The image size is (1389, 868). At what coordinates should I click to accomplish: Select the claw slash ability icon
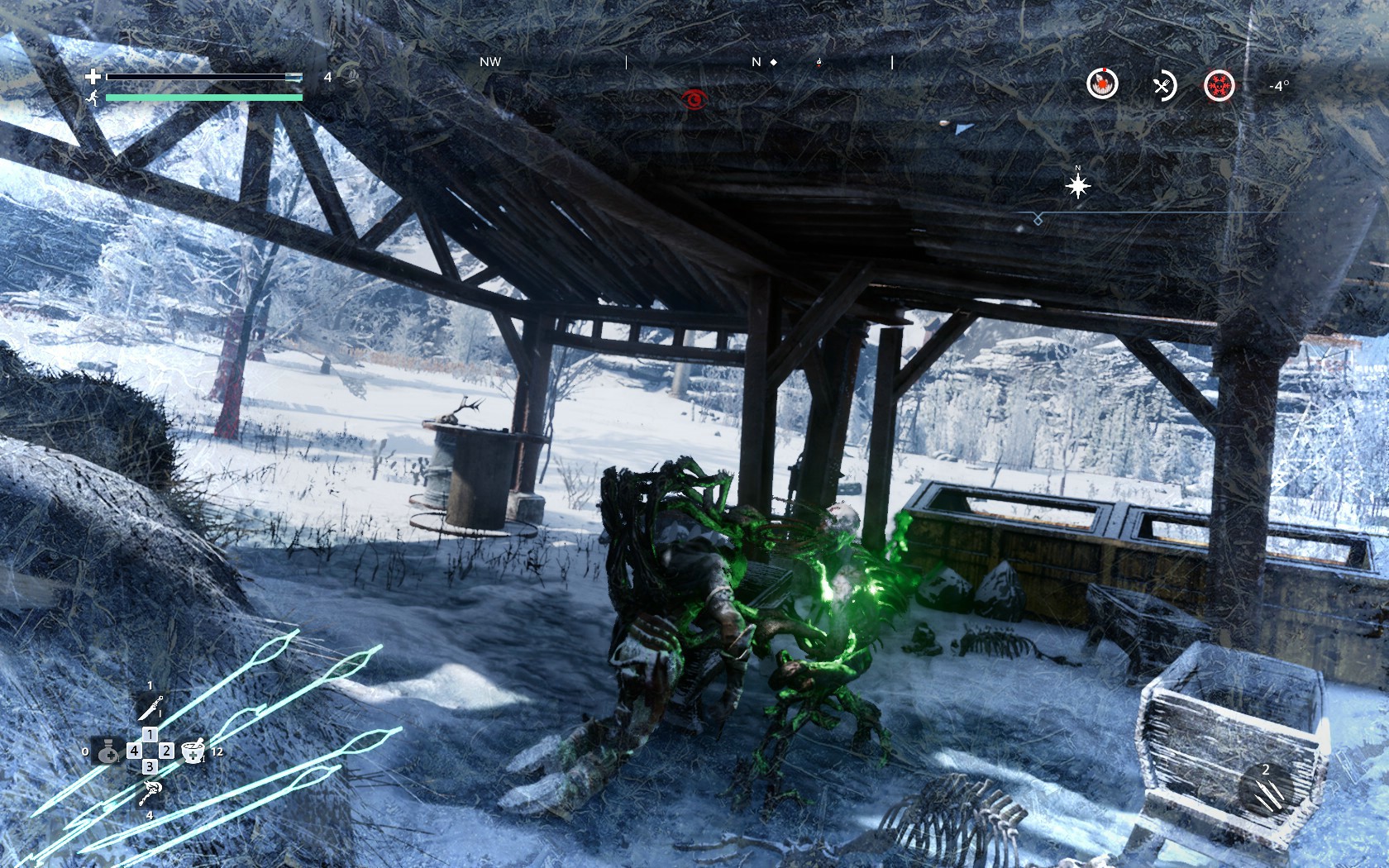tap(1265, 788)
